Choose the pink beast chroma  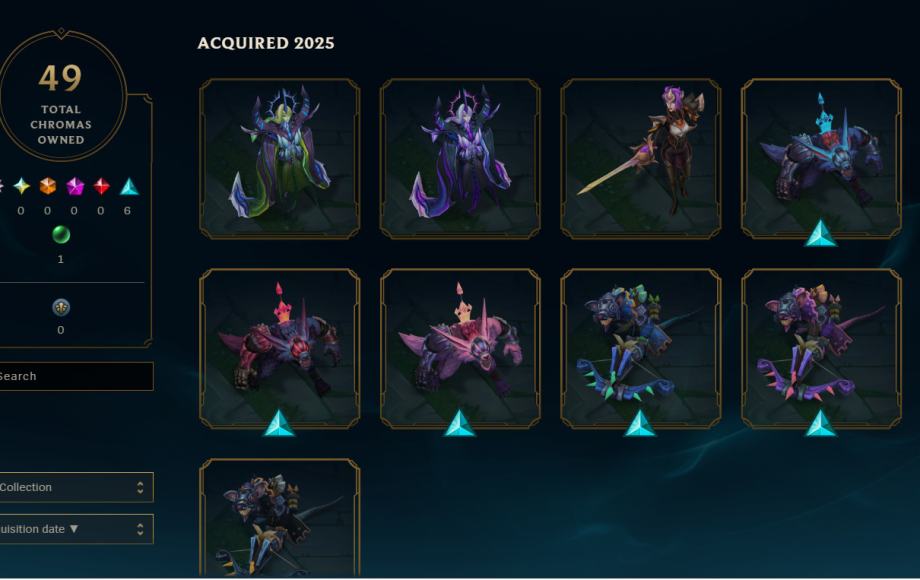(460, 348)
